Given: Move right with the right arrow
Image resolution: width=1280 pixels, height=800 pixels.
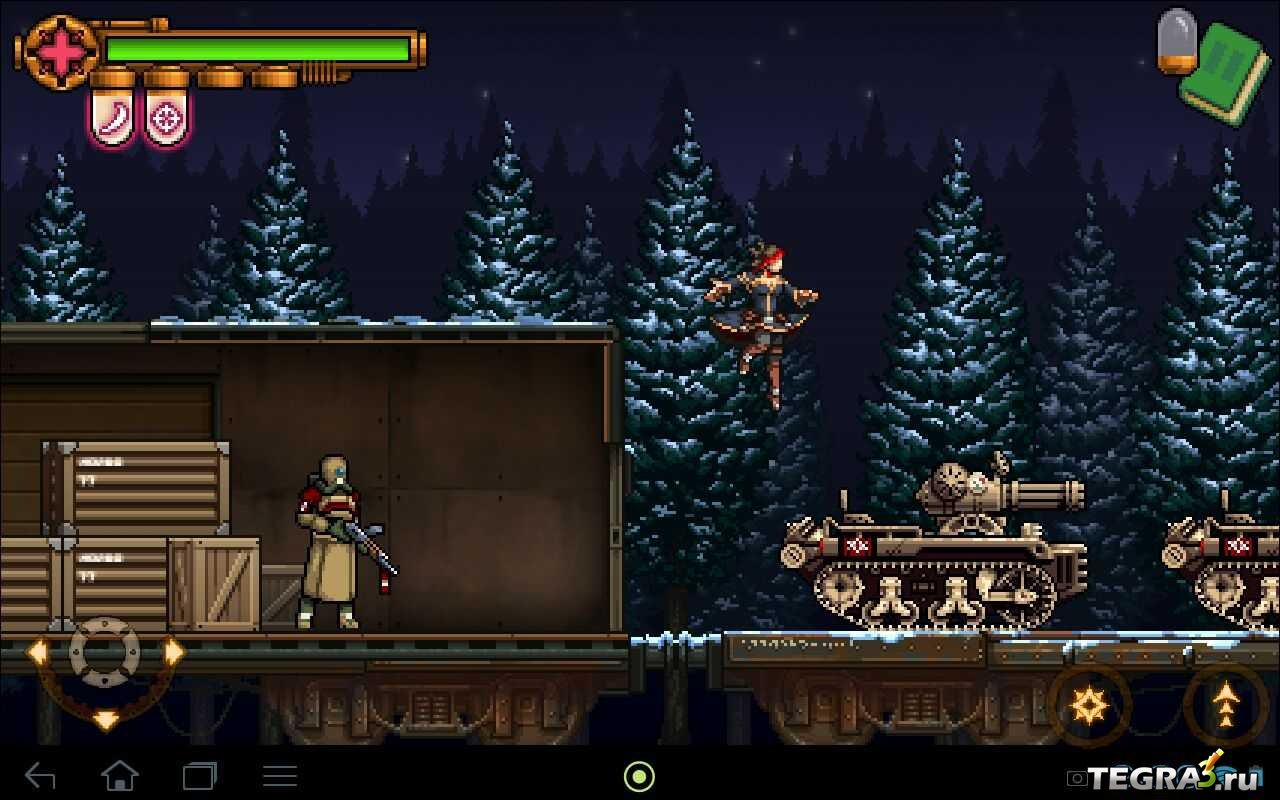Looking at the screenshot, I should click(174, 653).
